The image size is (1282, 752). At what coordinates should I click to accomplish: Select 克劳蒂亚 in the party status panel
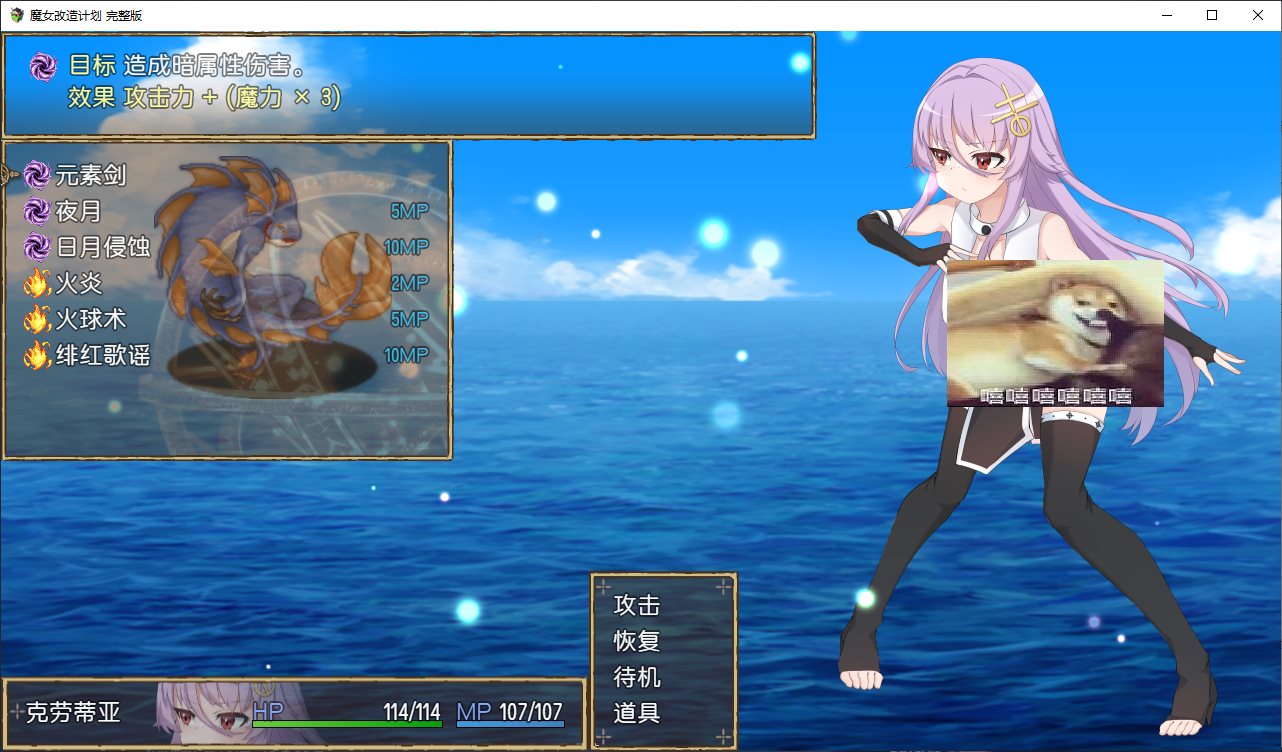point(73,712)
